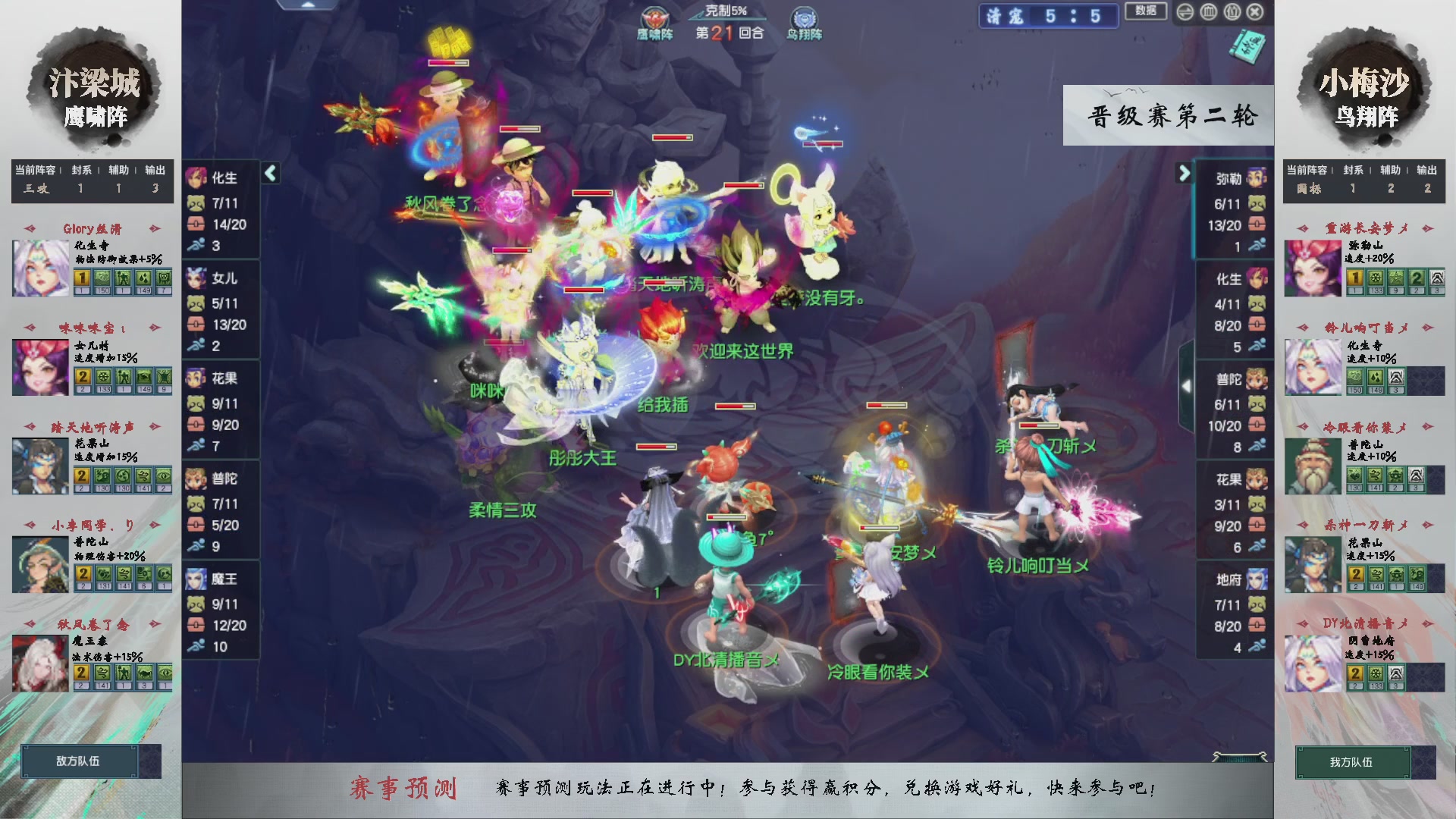Open the column-chart icon beside the 数据 button

point(1209,12)
